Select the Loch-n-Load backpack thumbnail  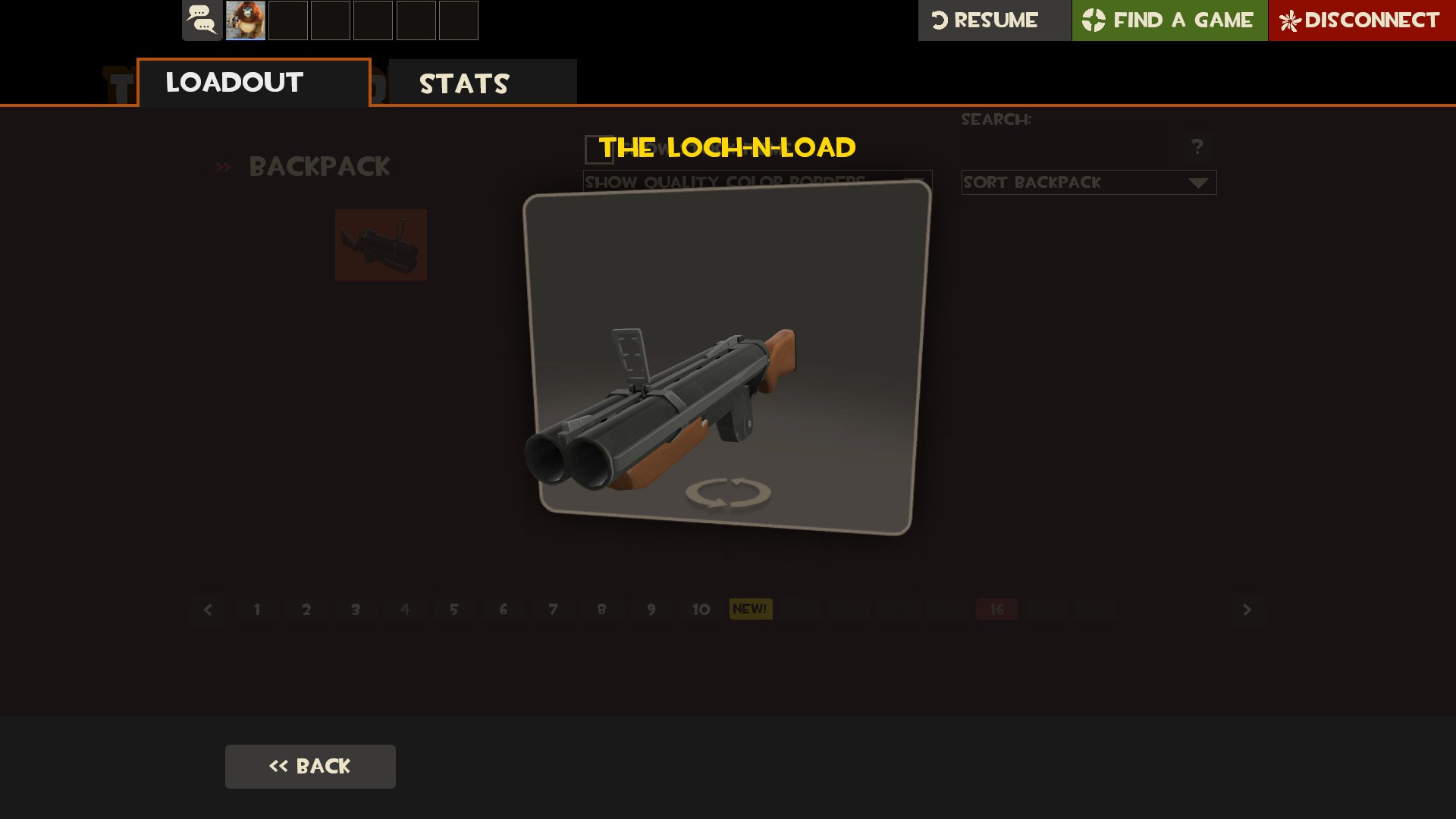381,245
